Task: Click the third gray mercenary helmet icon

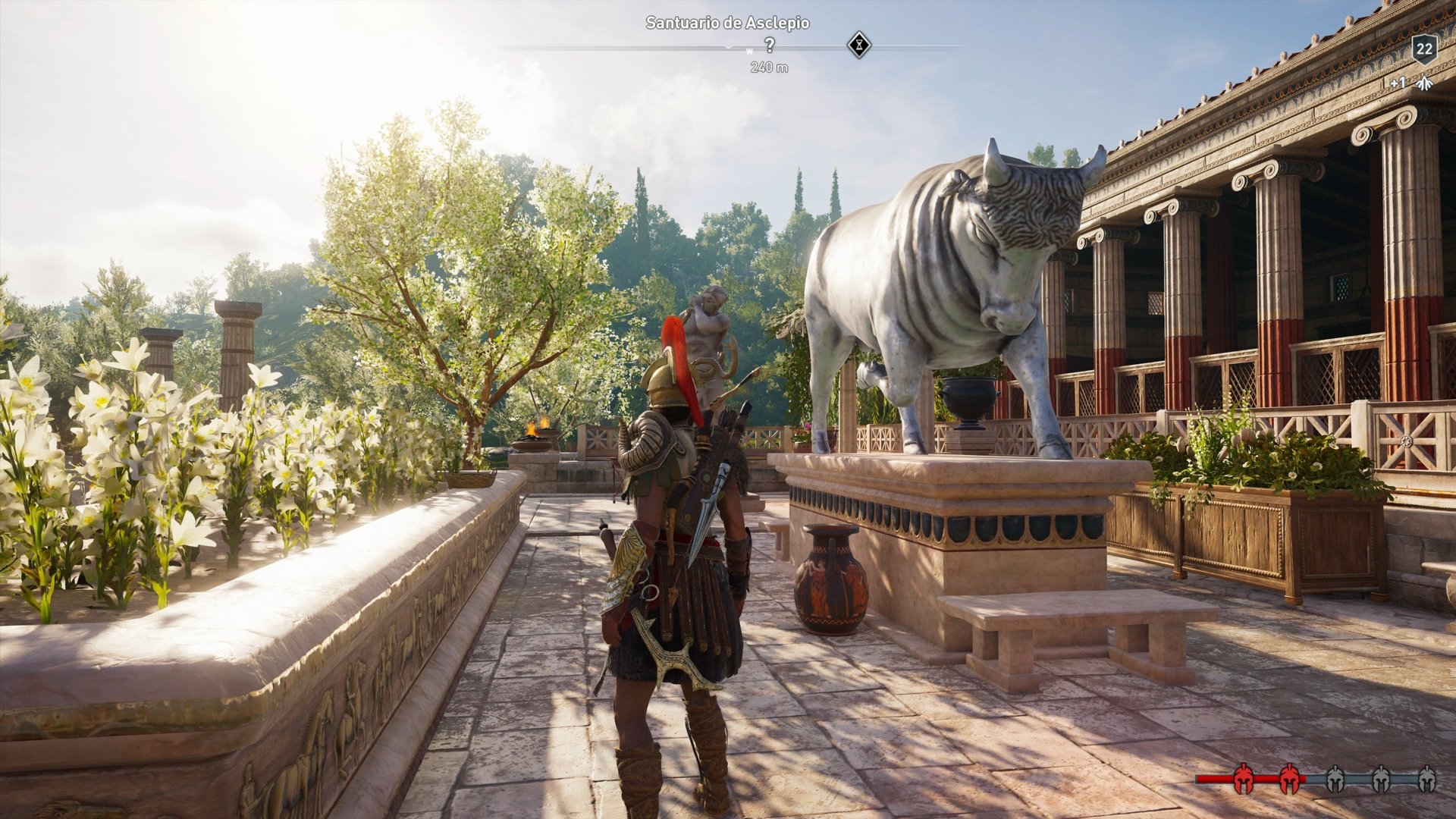Action: pos(1335,779)
